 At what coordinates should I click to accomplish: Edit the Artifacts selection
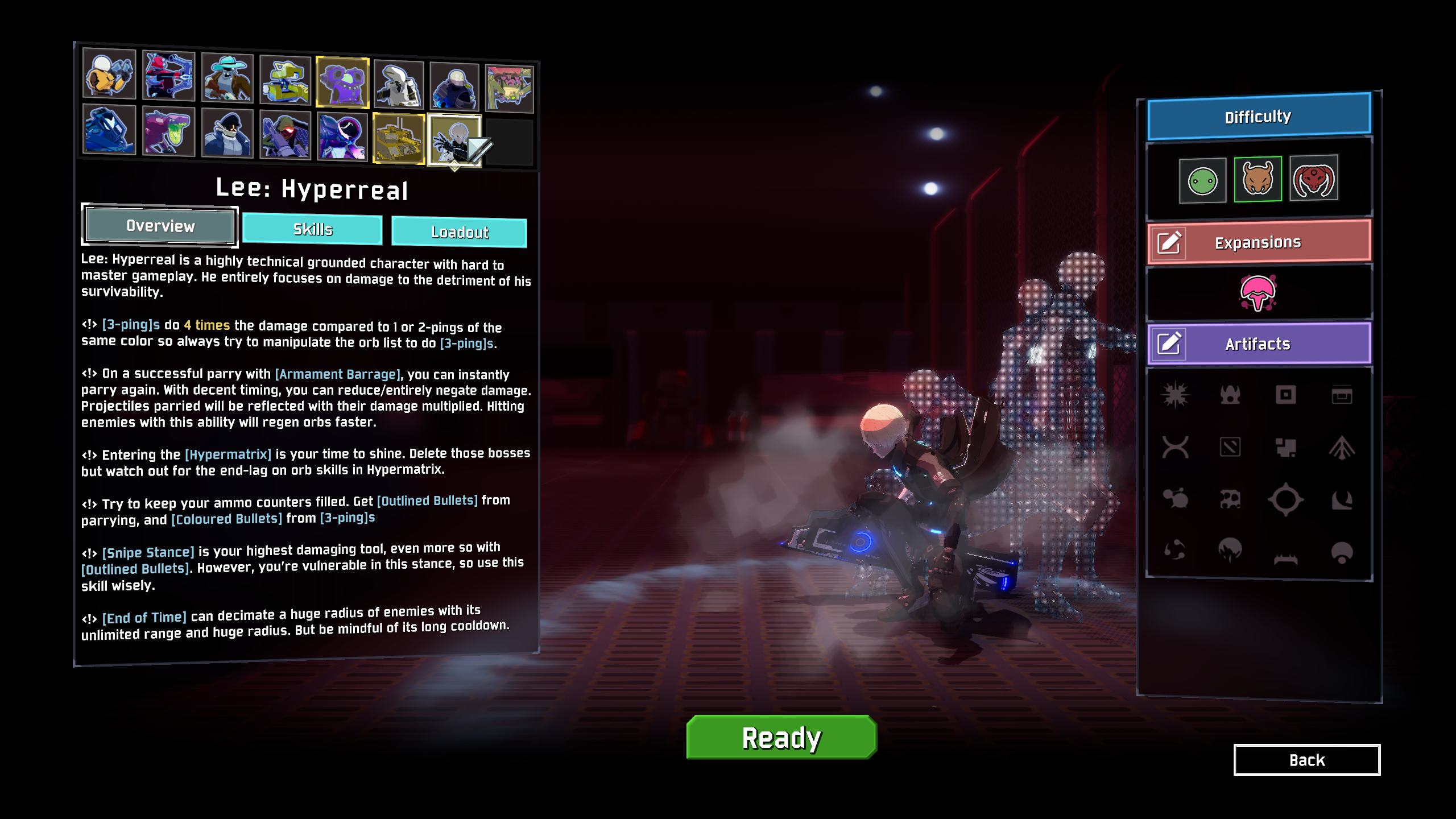(1169, 344)
